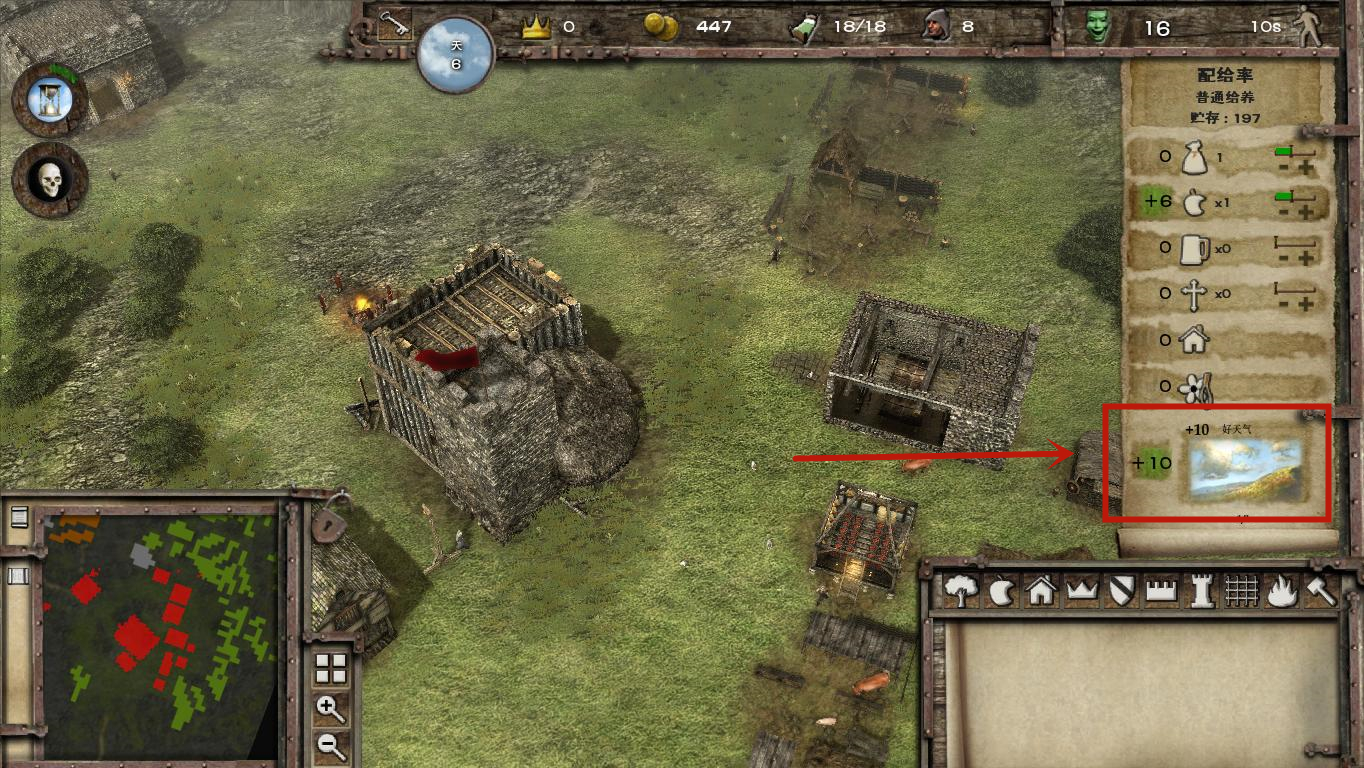The width and height of the screenshot is (1364, 768).
Task: Open the crown honour buildings category
Action: pos(1082,591)
